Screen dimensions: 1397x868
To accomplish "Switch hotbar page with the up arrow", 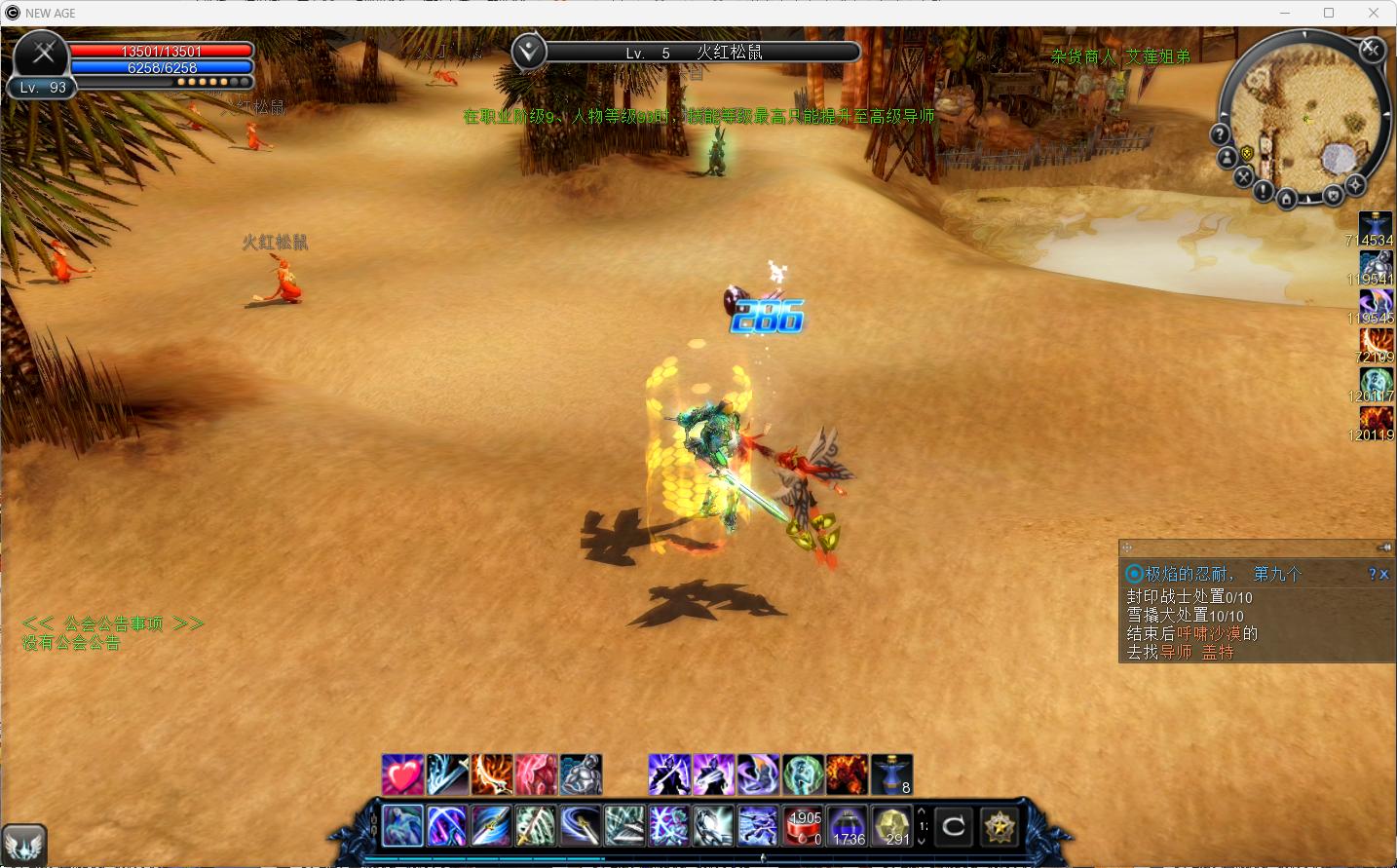I will [922, 811].
